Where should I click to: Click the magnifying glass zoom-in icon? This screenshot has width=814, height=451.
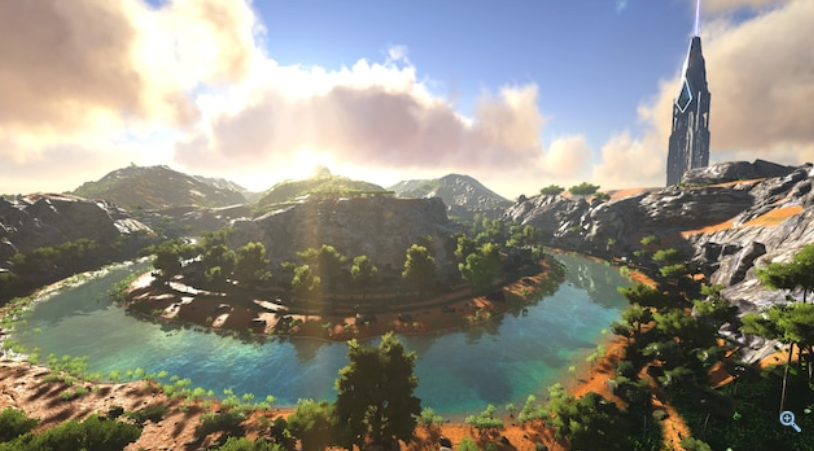pos(790,421)
